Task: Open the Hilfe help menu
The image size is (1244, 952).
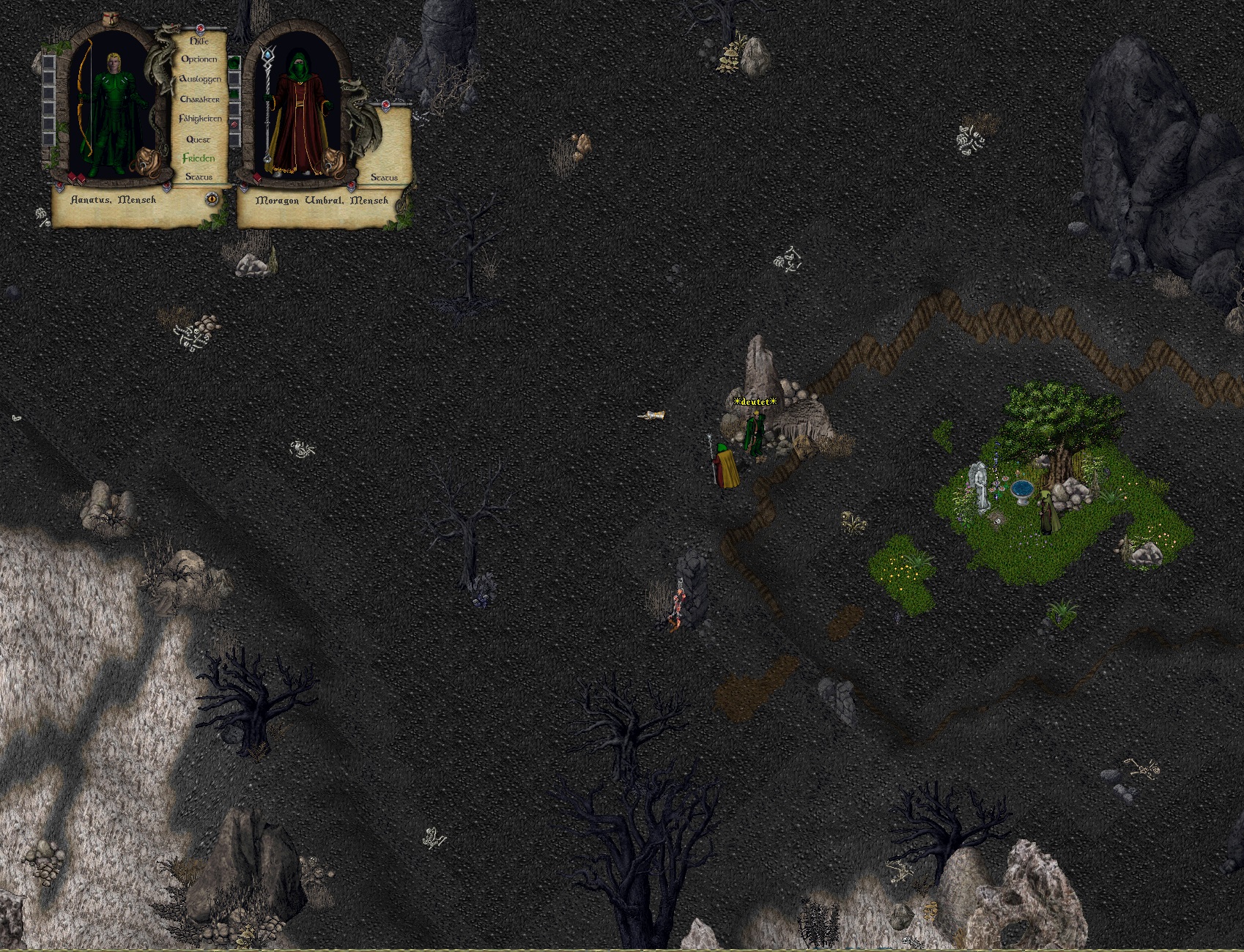Action: click(x=199, y=42)
